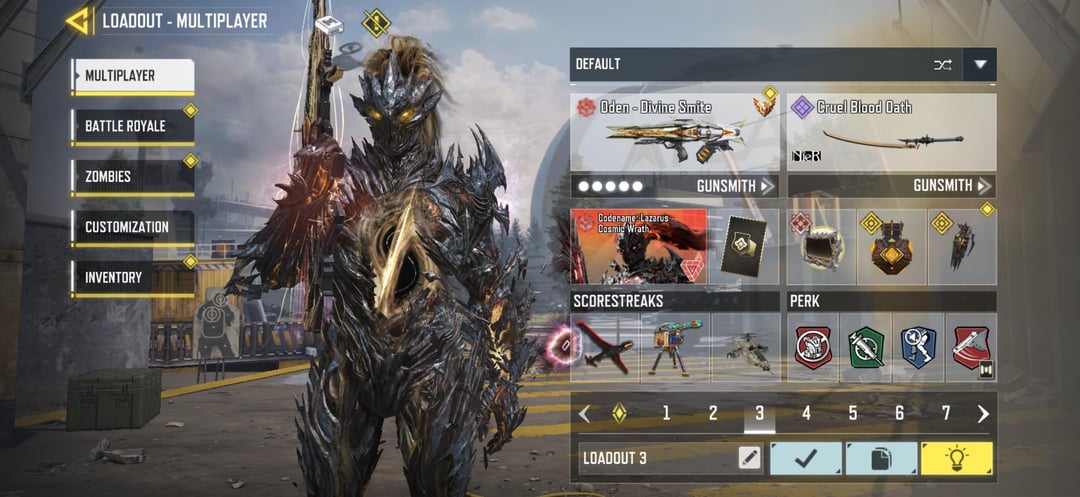Rename Loadout 3 with pencil icon
Viewport: 1080px width, 497px height.
748,458
